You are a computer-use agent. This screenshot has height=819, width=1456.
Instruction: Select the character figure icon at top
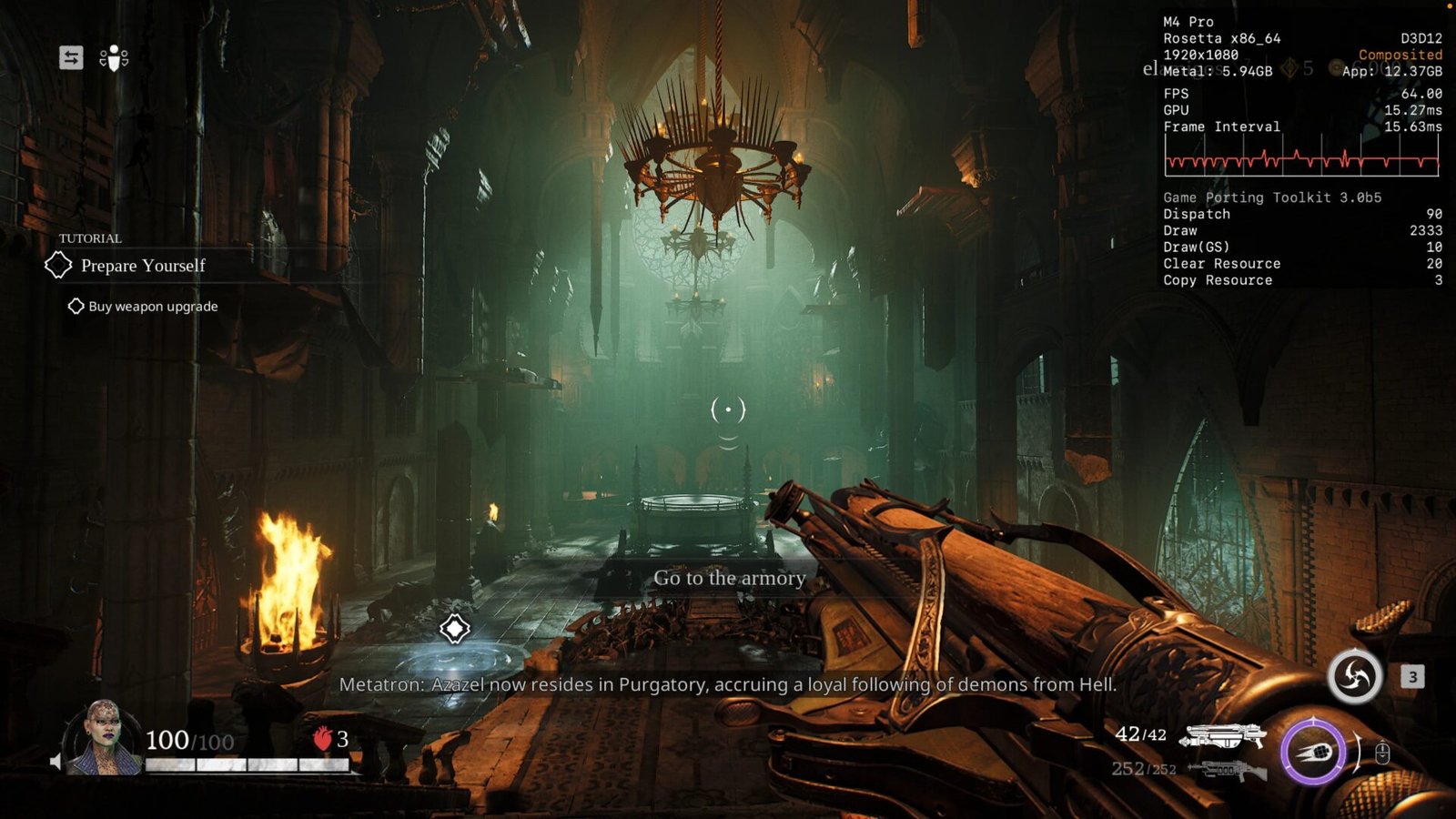tap(114, 58)
